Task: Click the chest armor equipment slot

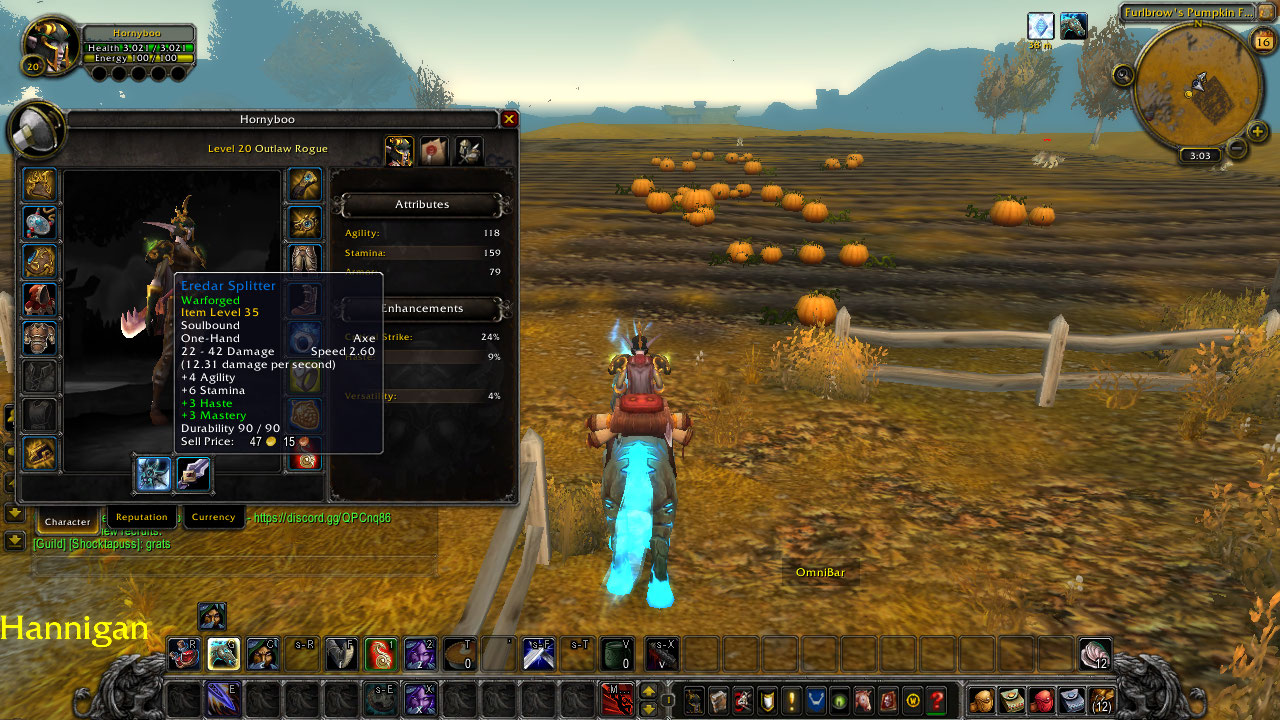Action: click(x=41, y=338)
